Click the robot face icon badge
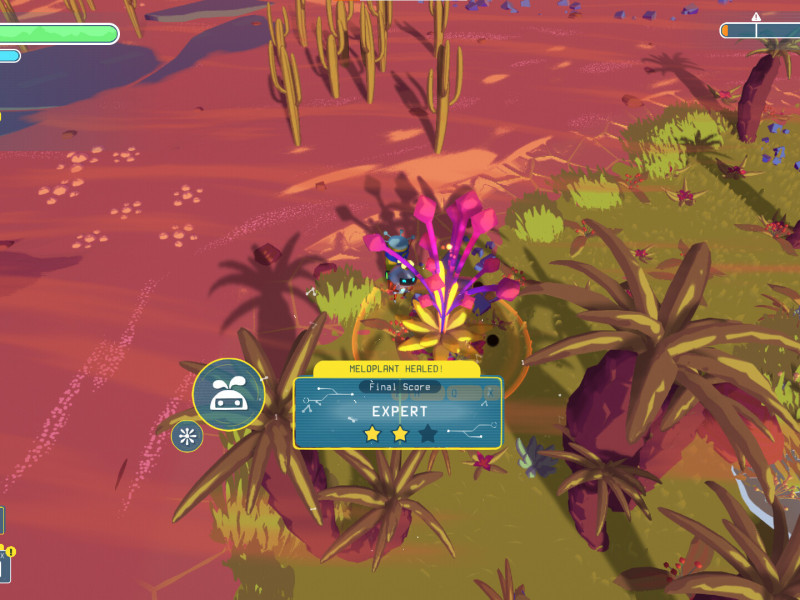Image resolution: width=800 pixels, height=600 pixels. (228, 394)
